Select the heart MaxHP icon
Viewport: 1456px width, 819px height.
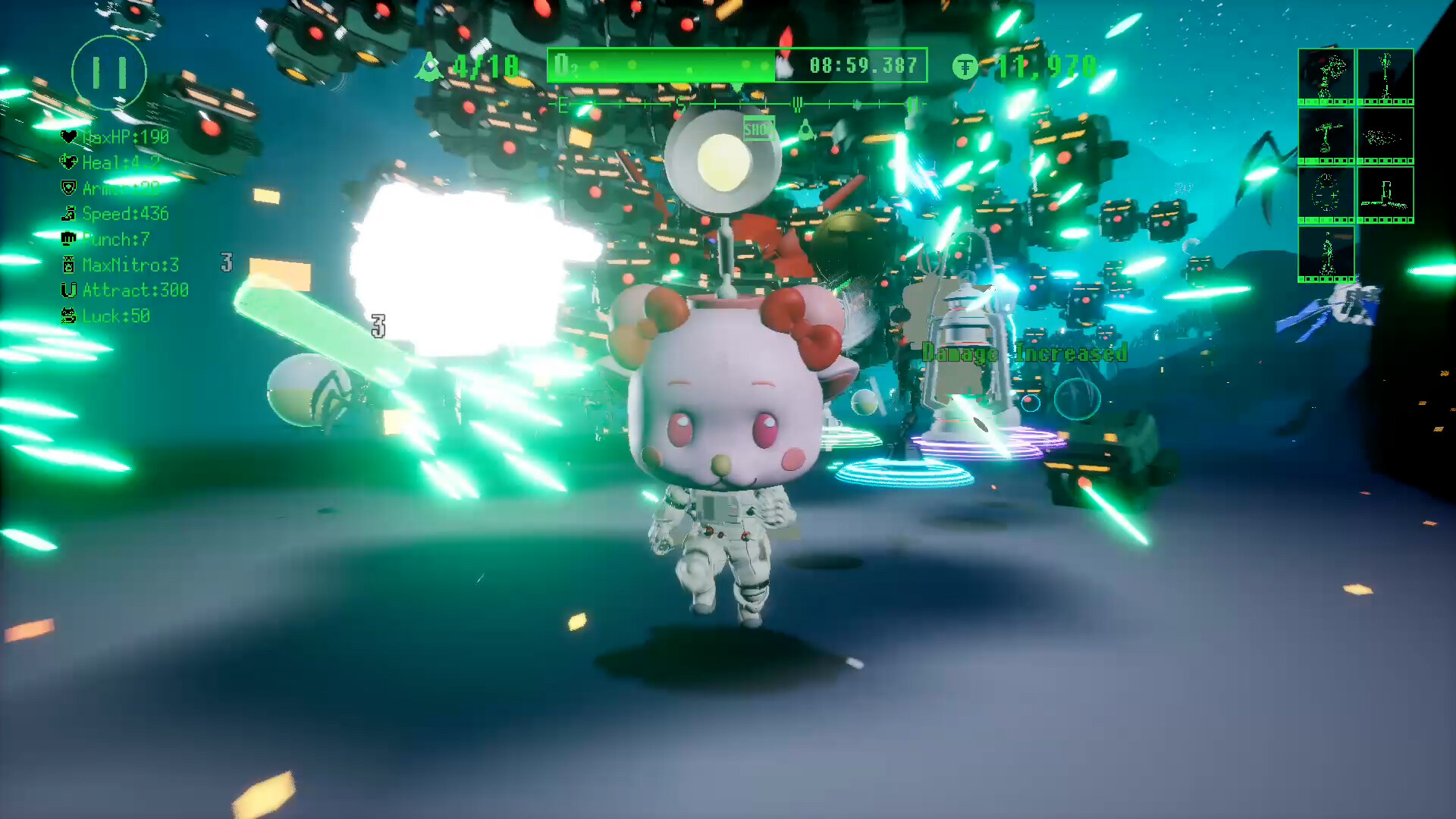coord(69,137)
